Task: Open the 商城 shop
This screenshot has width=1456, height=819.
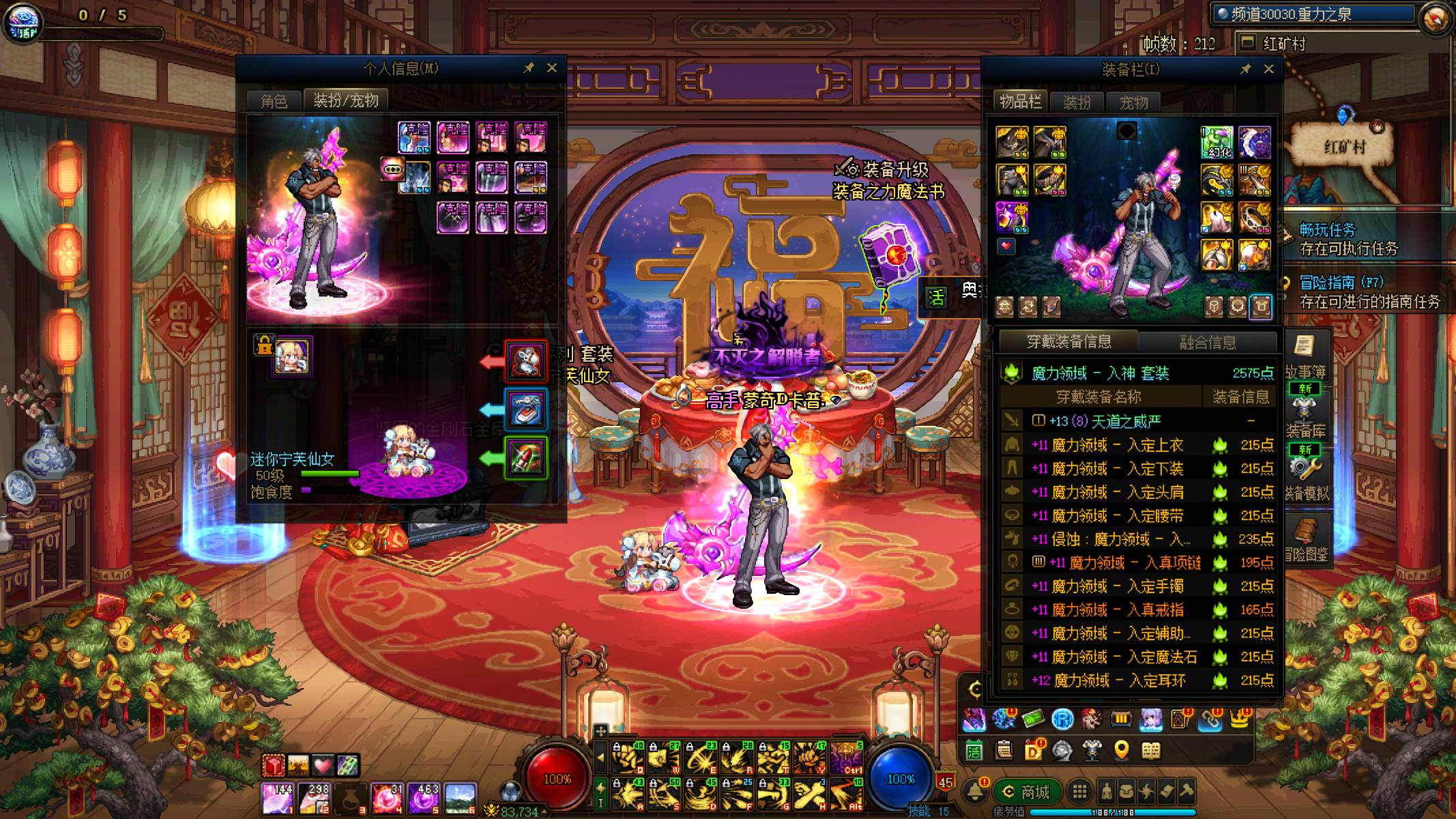Action: [1025, 792]
